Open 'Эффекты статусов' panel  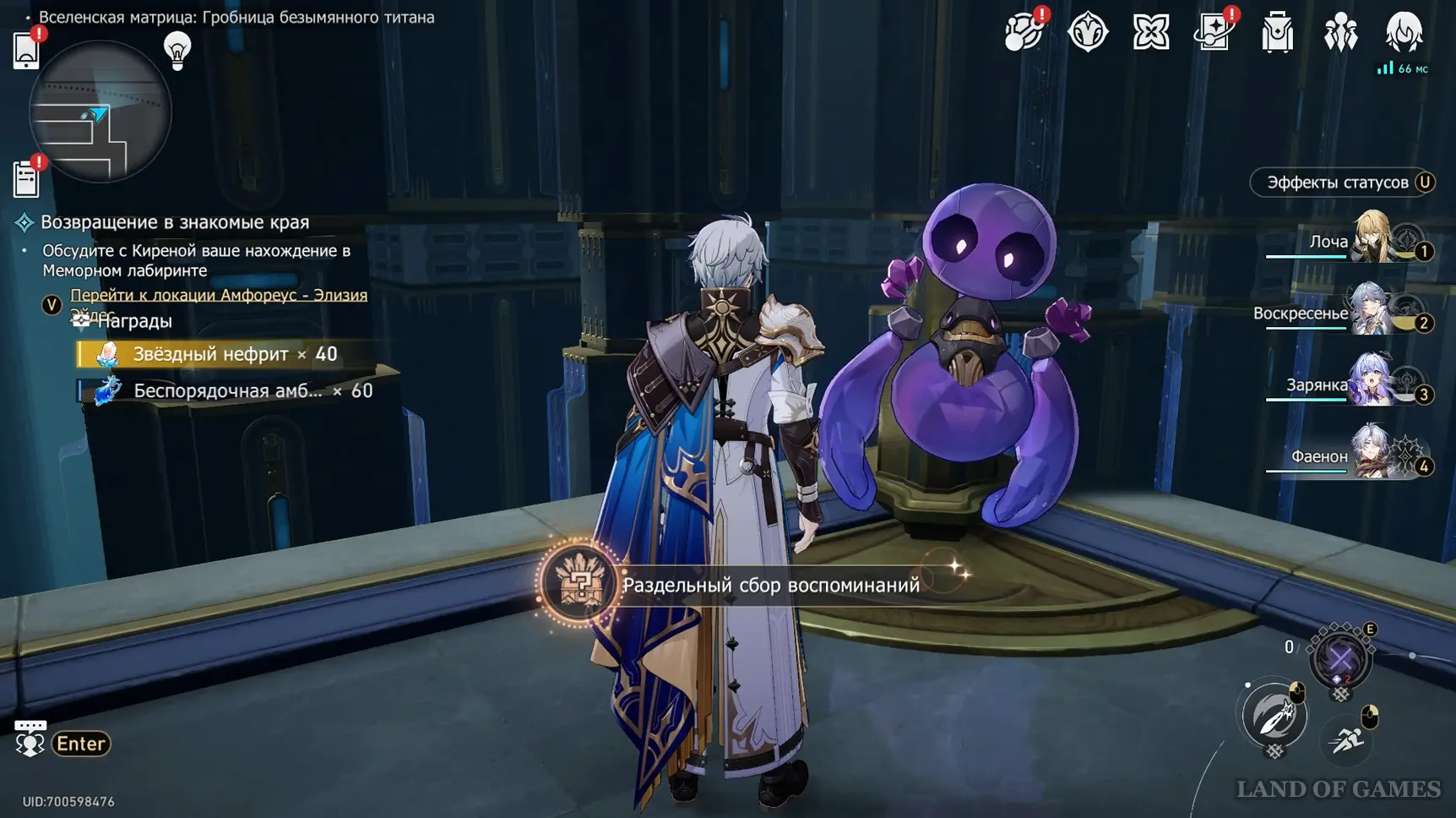point(1340,183)
